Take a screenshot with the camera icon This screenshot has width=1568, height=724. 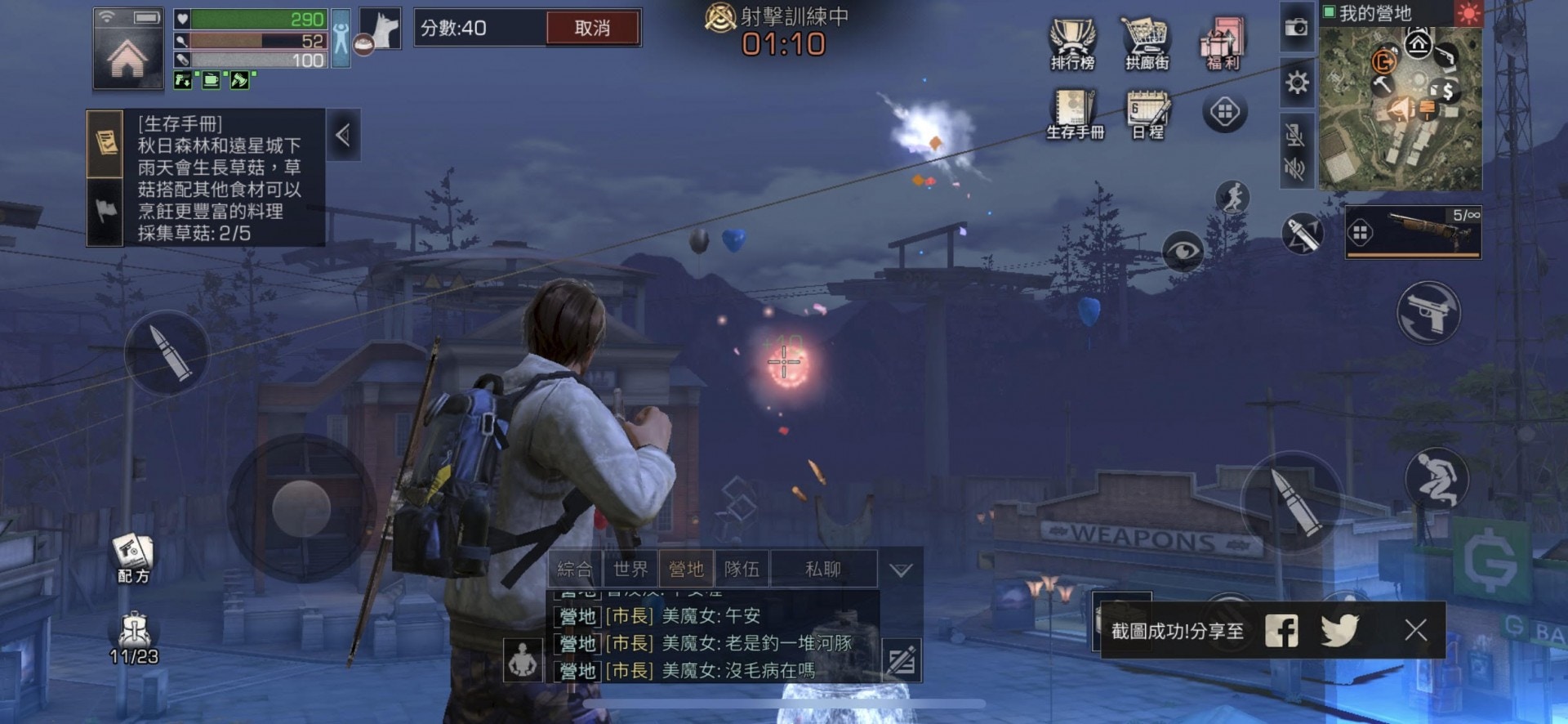(x=1296, y=28)
